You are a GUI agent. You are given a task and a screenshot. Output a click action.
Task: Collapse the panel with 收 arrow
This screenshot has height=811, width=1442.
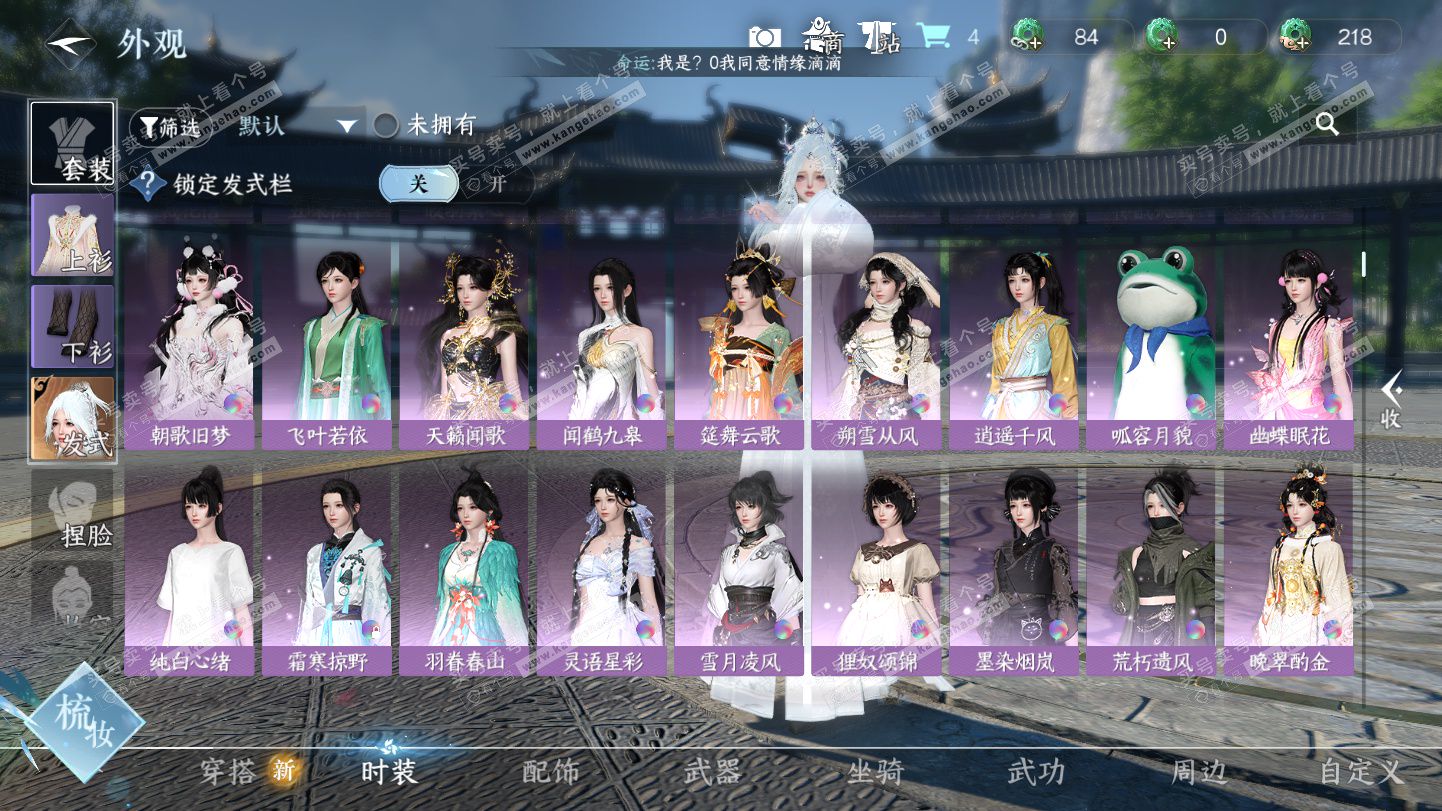pos(1391,400)
